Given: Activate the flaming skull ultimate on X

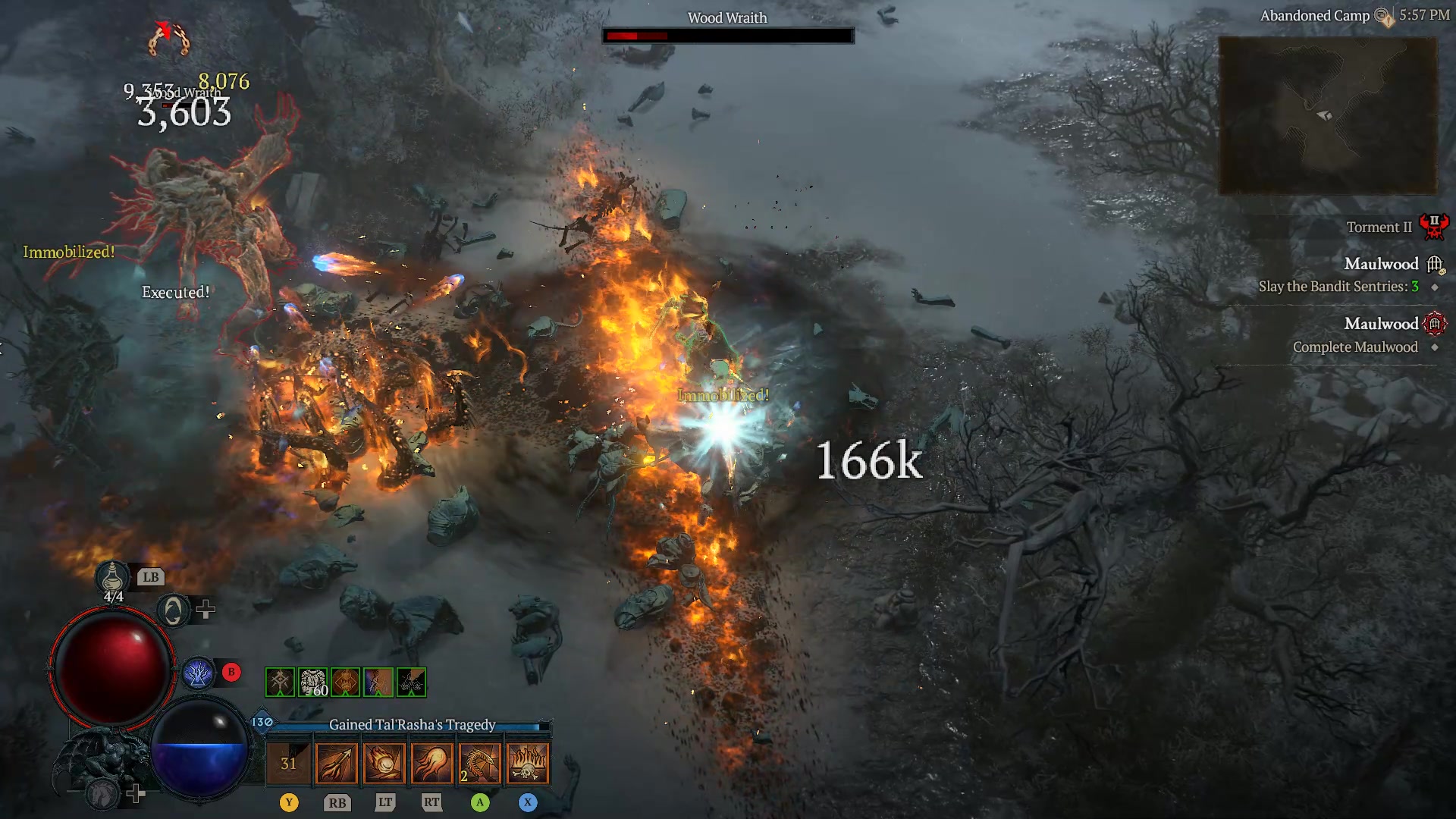Looking at the screenshot, I should pyautogui.click(x=528, y=762).
